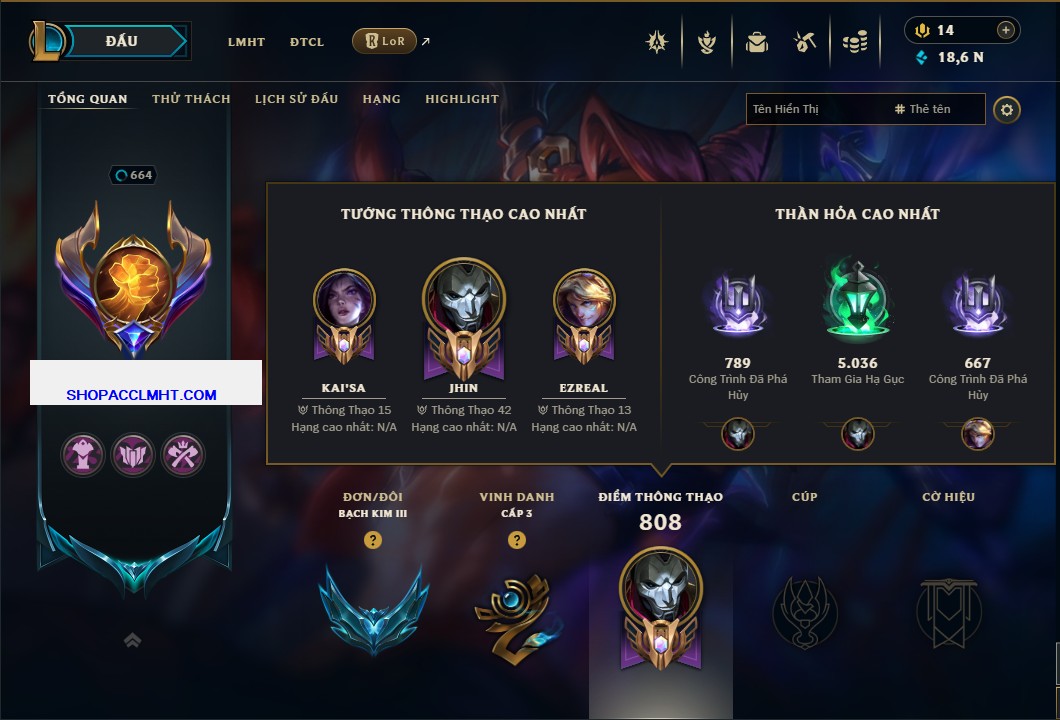
Task: Open the THỬ THÁCH tab
Action: click(191, 99)
